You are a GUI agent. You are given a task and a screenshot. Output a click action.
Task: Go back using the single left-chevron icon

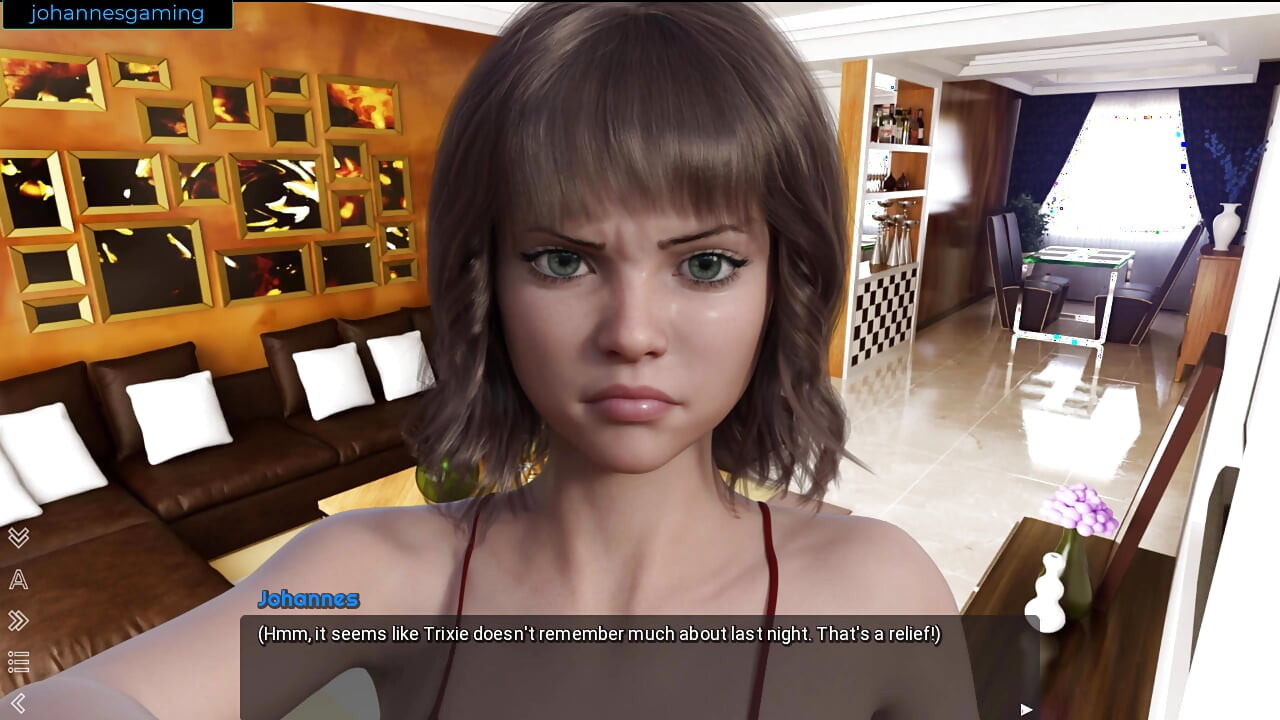(18, 703)
